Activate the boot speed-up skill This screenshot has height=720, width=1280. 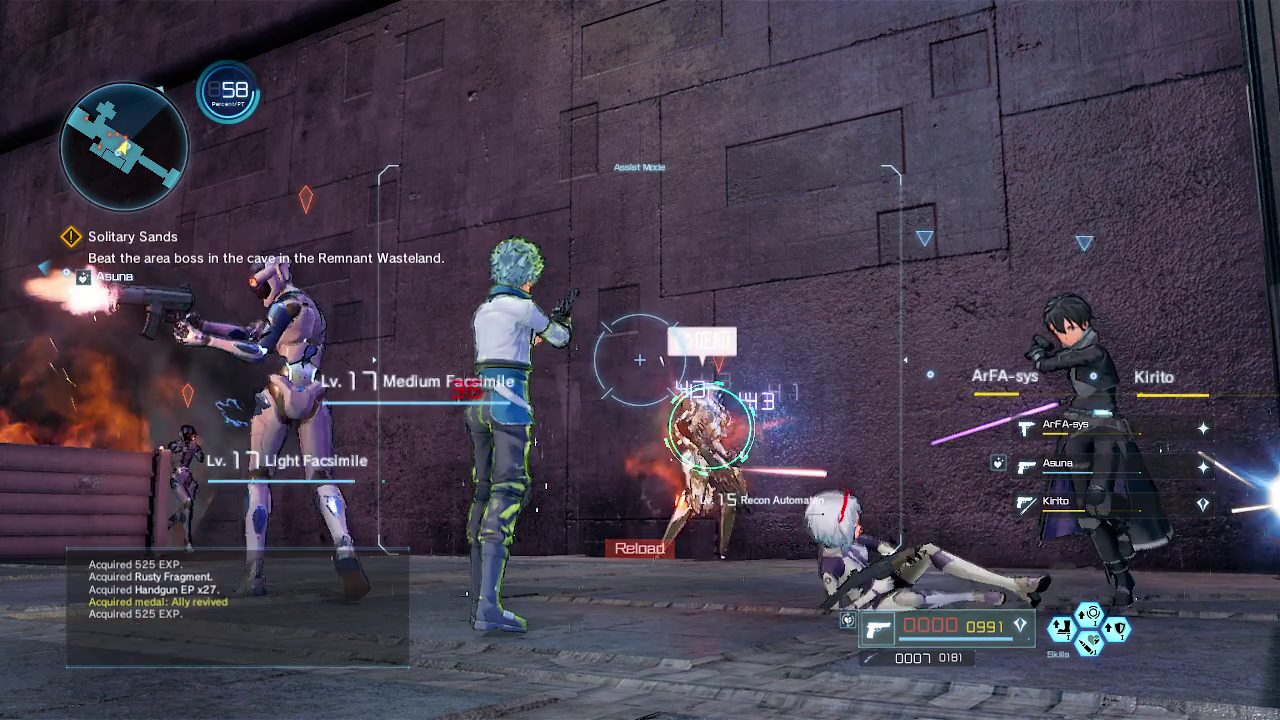(x=1062, y=629)
